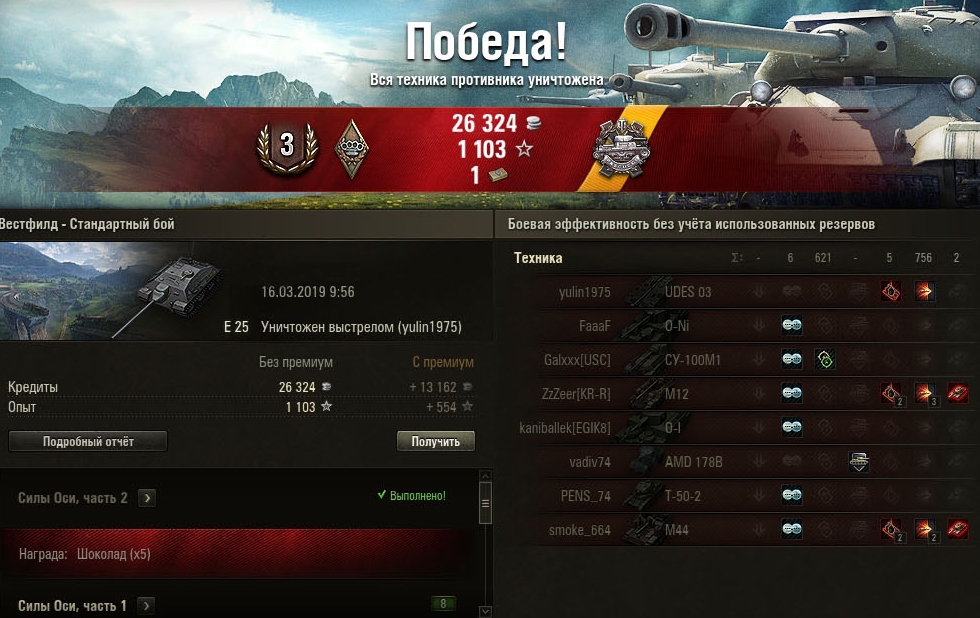This screenshot has height=618, width=980.
Task: Claim premium bonus with Получить button
Action: coord(436,441)
